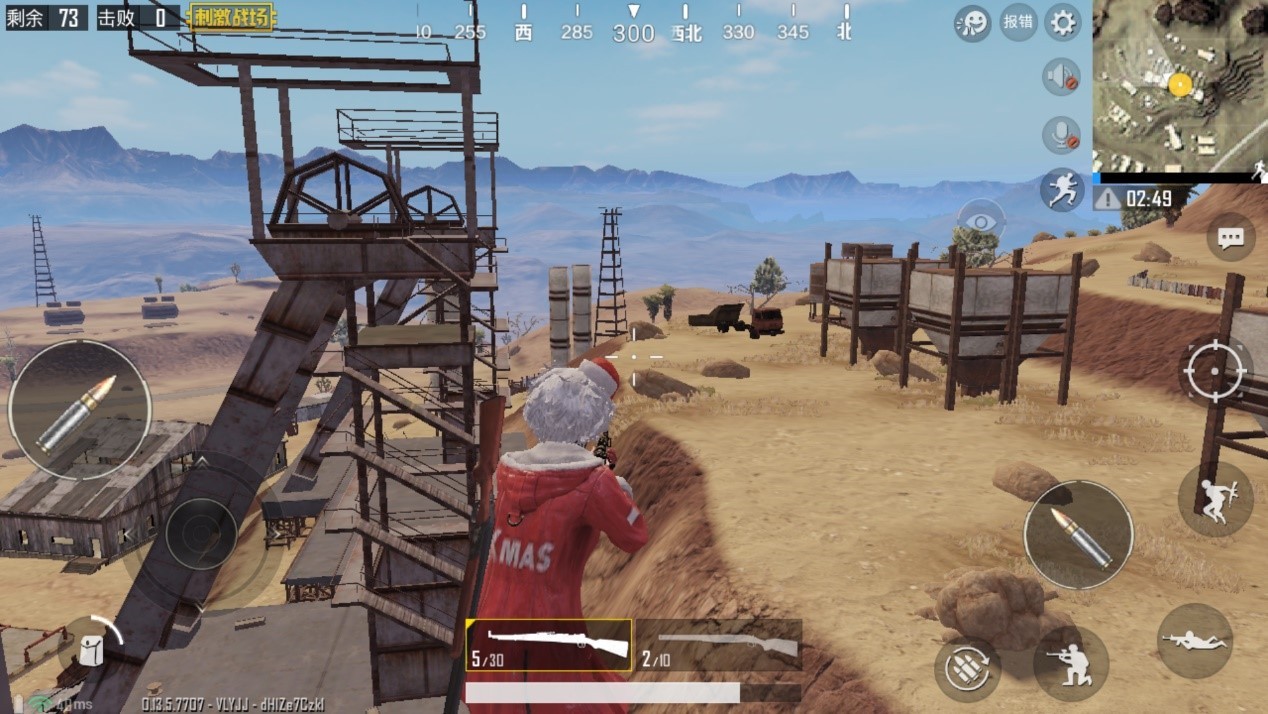
Task: Tap the jump button
Action: tap(1215, 499)
